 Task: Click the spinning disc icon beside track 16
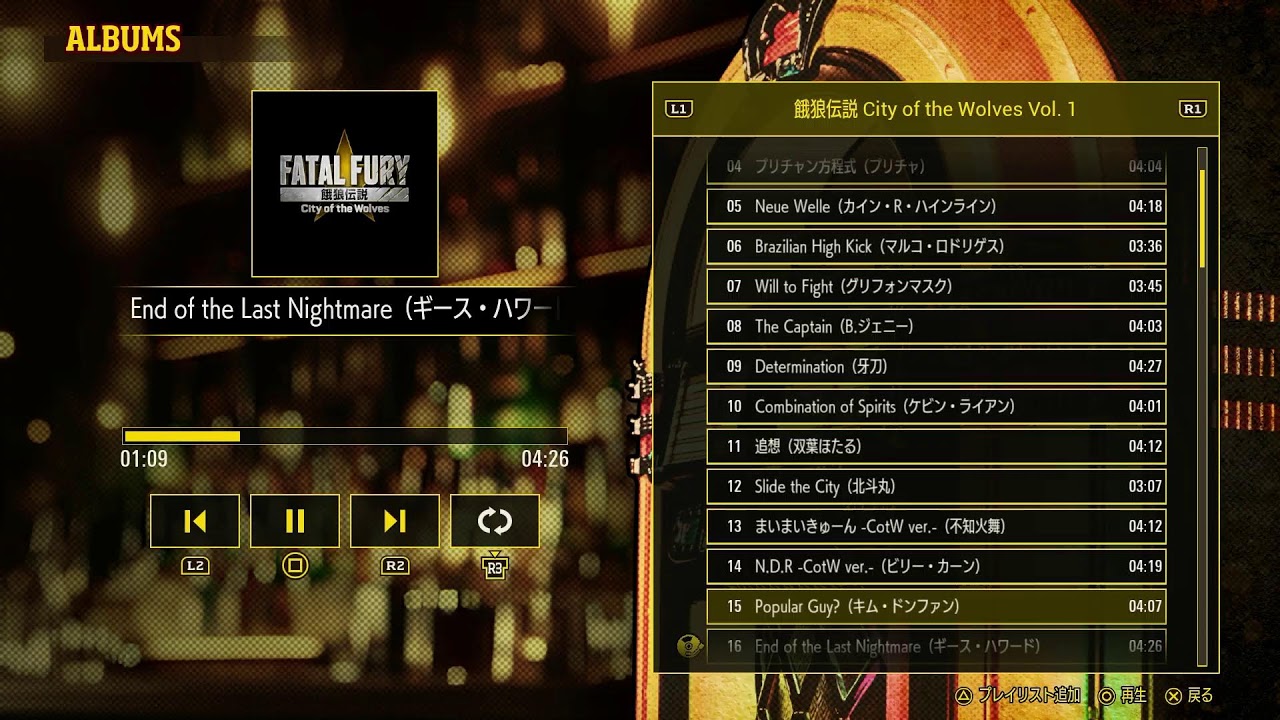(x=689, y=646)
